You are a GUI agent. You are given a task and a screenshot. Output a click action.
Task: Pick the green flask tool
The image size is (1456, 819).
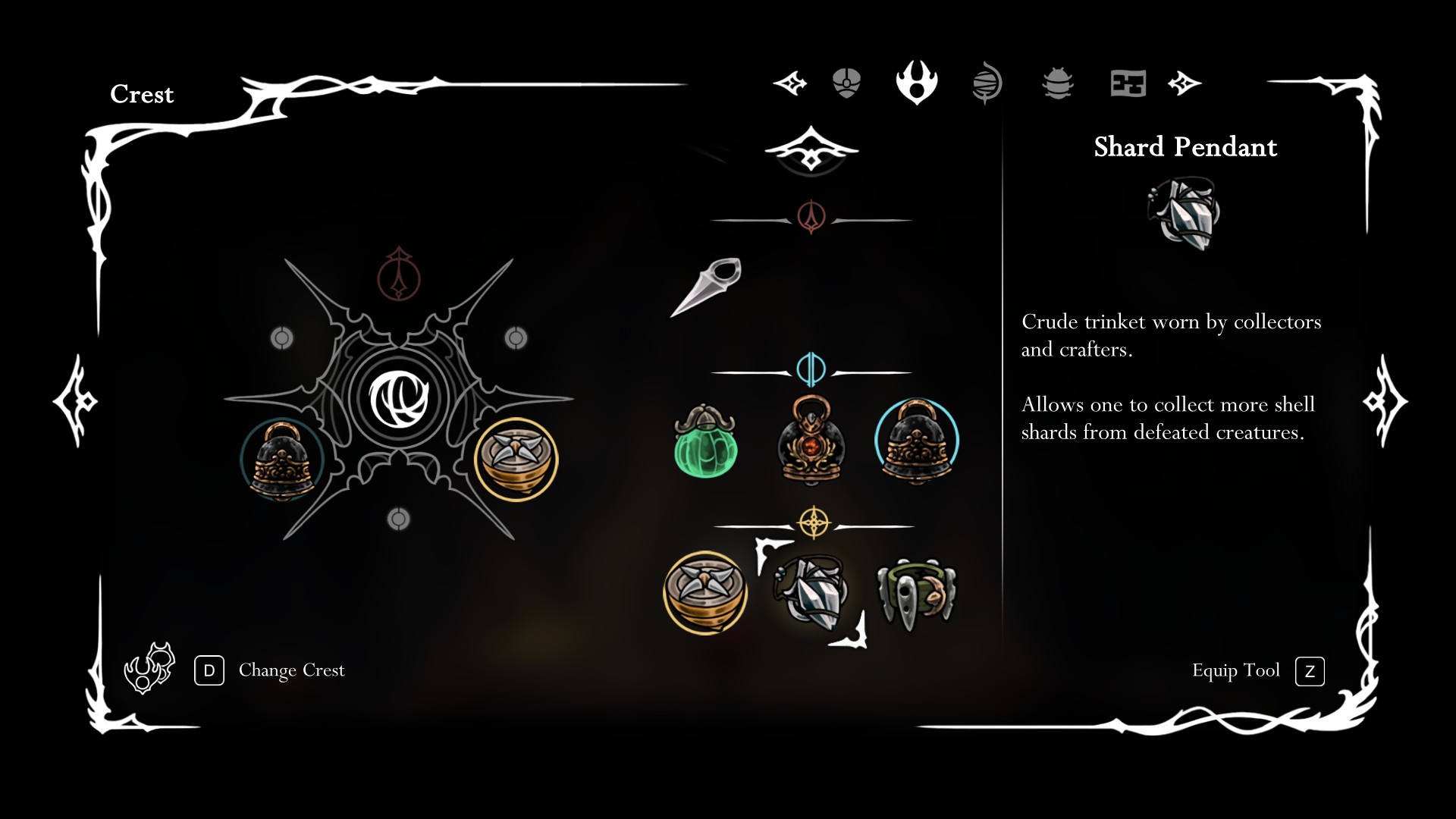pos(705,442)
